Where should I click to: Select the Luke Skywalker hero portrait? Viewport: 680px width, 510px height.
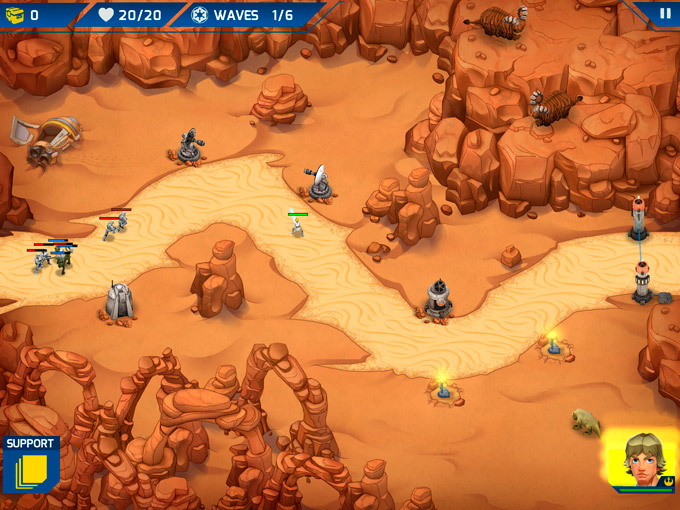(641, 461)
